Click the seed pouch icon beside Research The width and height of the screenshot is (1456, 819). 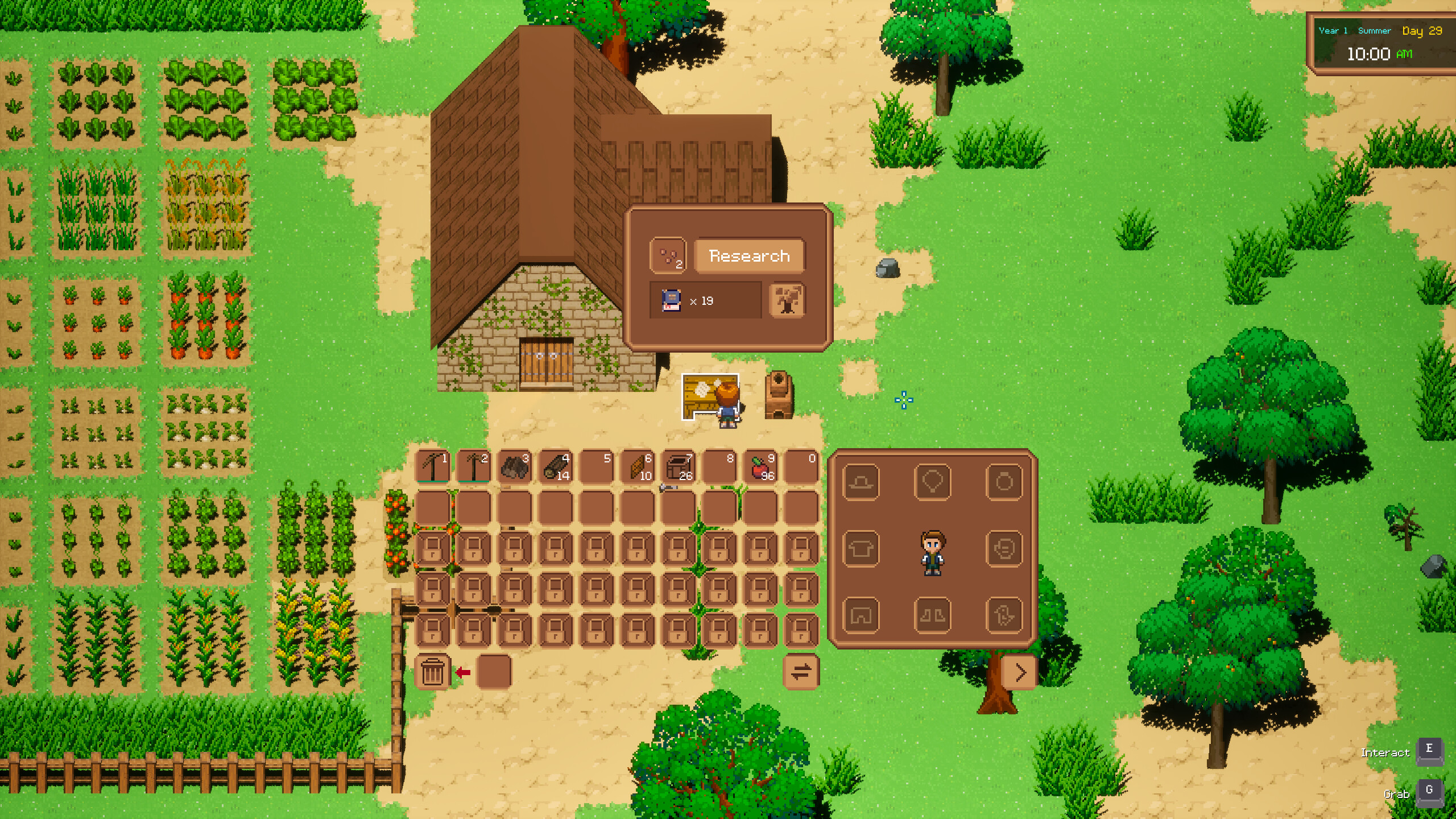pos(668,256)
